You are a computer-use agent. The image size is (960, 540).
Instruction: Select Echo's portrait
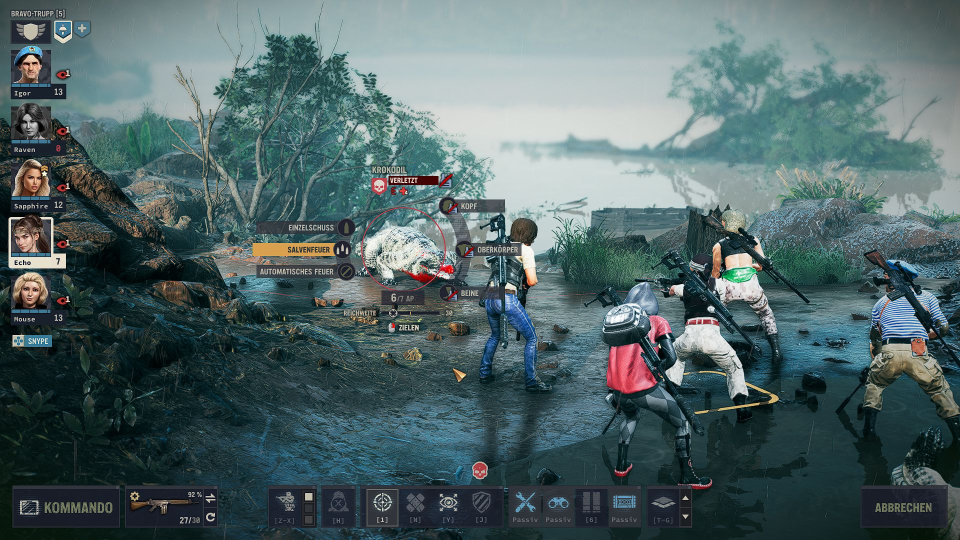(x=31, y=237)
